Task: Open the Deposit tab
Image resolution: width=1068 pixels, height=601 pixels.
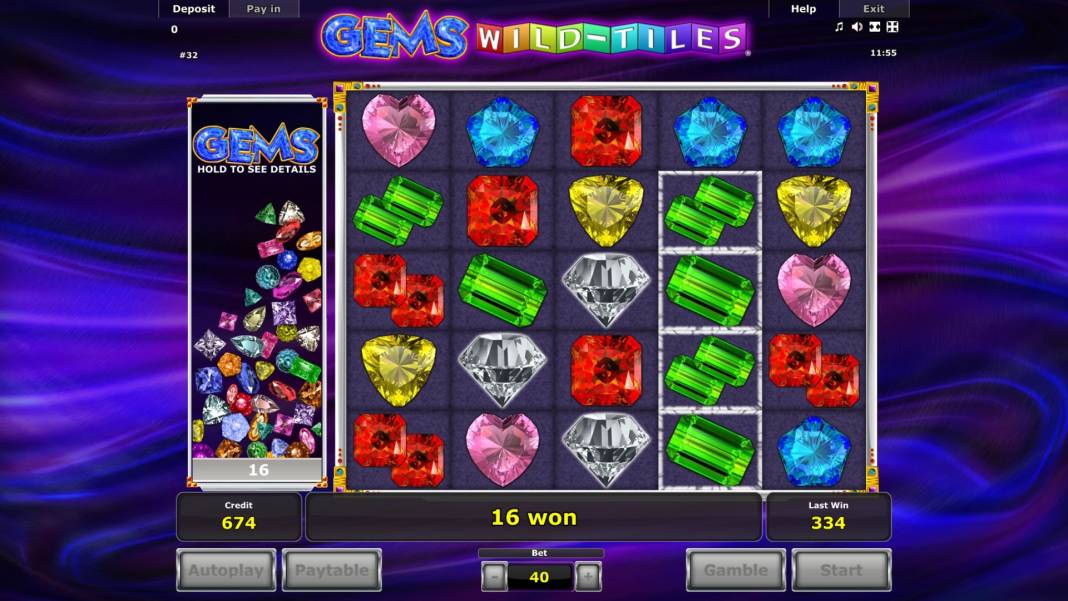Action: [193, 9]
